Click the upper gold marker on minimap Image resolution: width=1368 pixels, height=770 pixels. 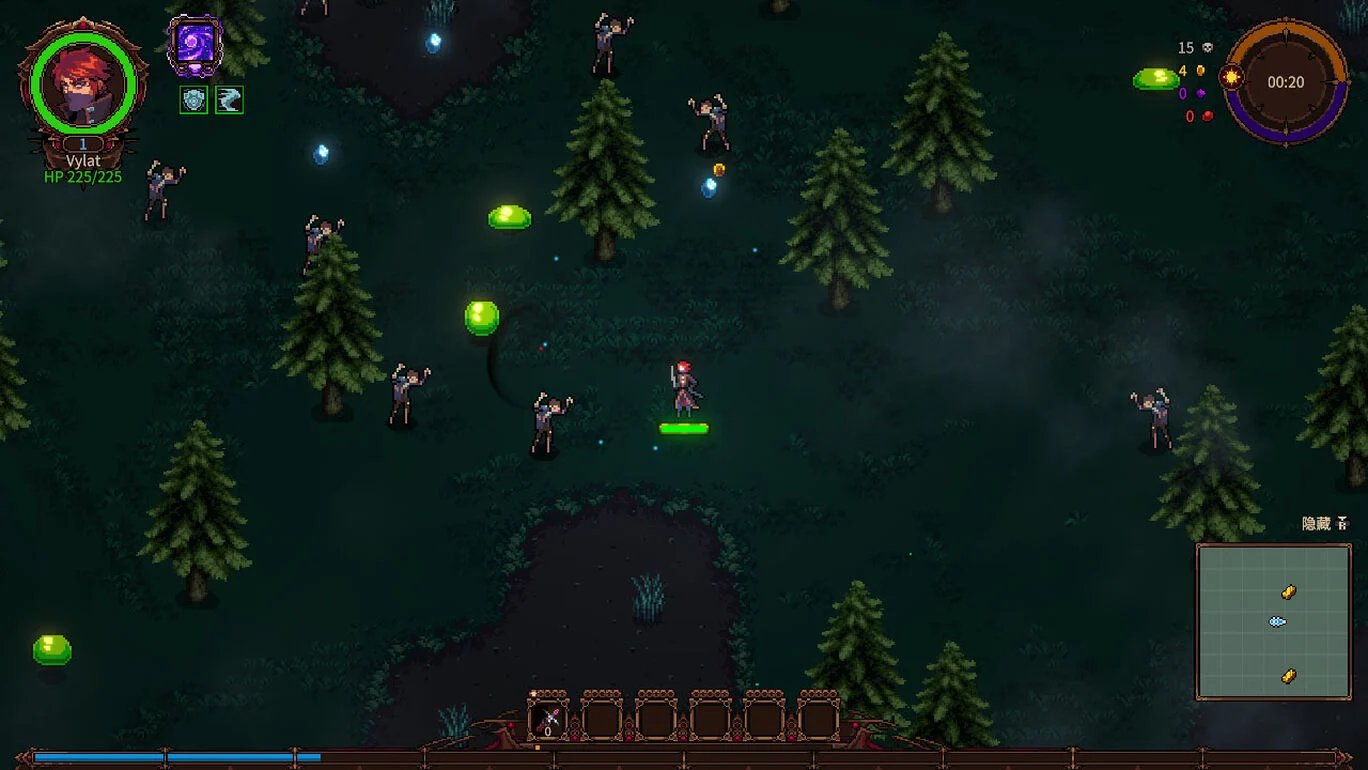[1288, 593]
